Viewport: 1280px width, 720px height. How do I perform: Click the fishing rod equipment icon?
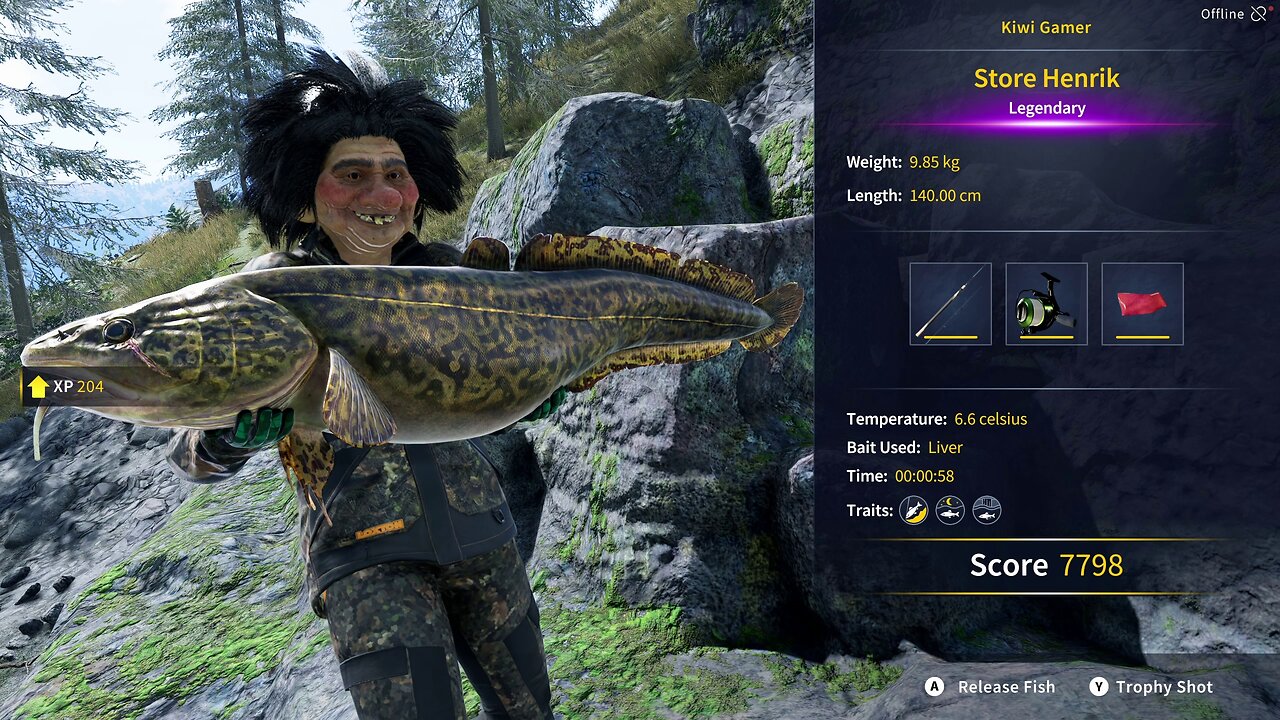[x=948, y=303]
